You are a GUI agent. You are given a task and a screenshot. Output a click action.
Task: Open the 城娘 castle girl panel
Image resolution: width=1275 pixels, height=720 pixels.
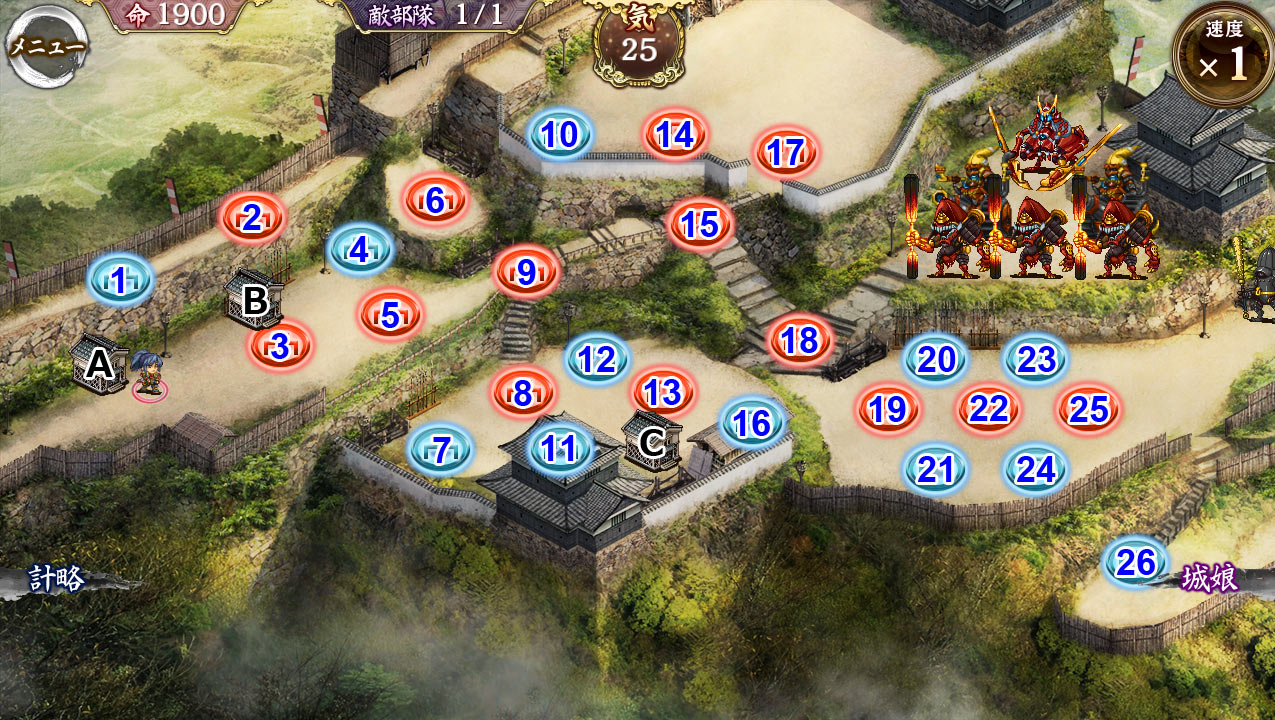click(x=1210, y=578)
